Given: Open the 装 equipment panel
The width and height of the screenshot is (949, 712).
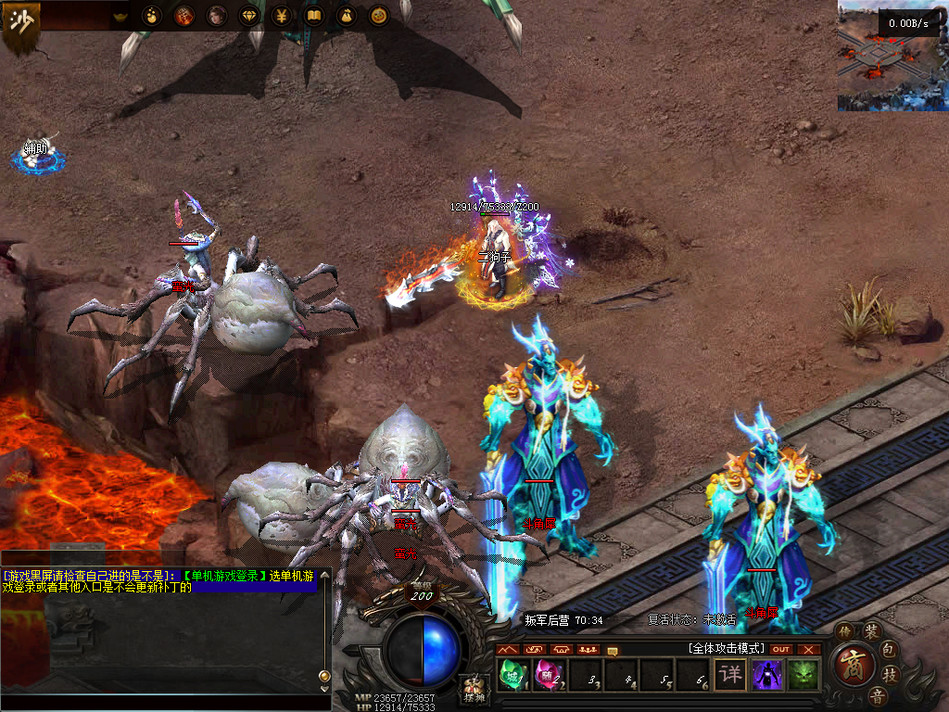Looking at the screenshot, I should (x=871, y=630).
